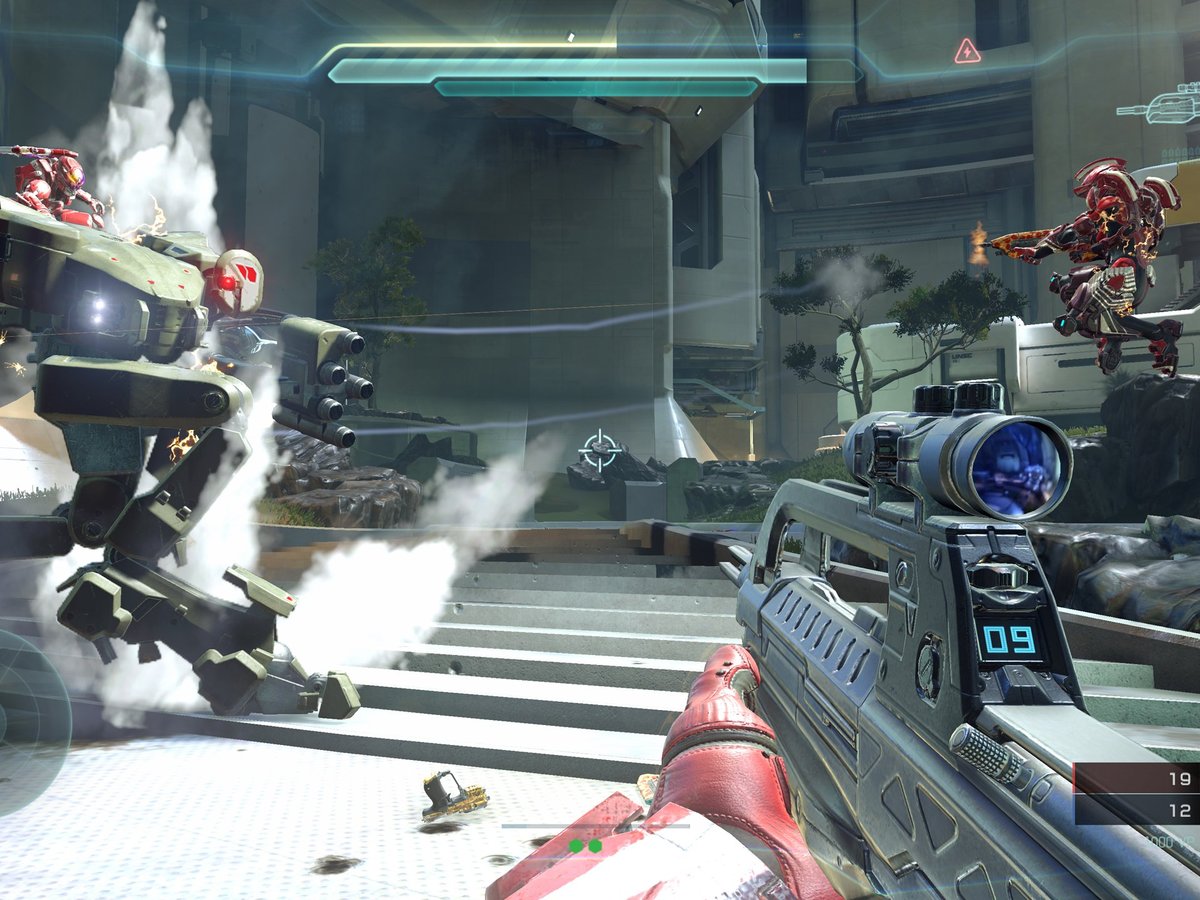The image size is (1200, 900).
Task: Select the green grenade count indicator
Action: pos(585,846)
